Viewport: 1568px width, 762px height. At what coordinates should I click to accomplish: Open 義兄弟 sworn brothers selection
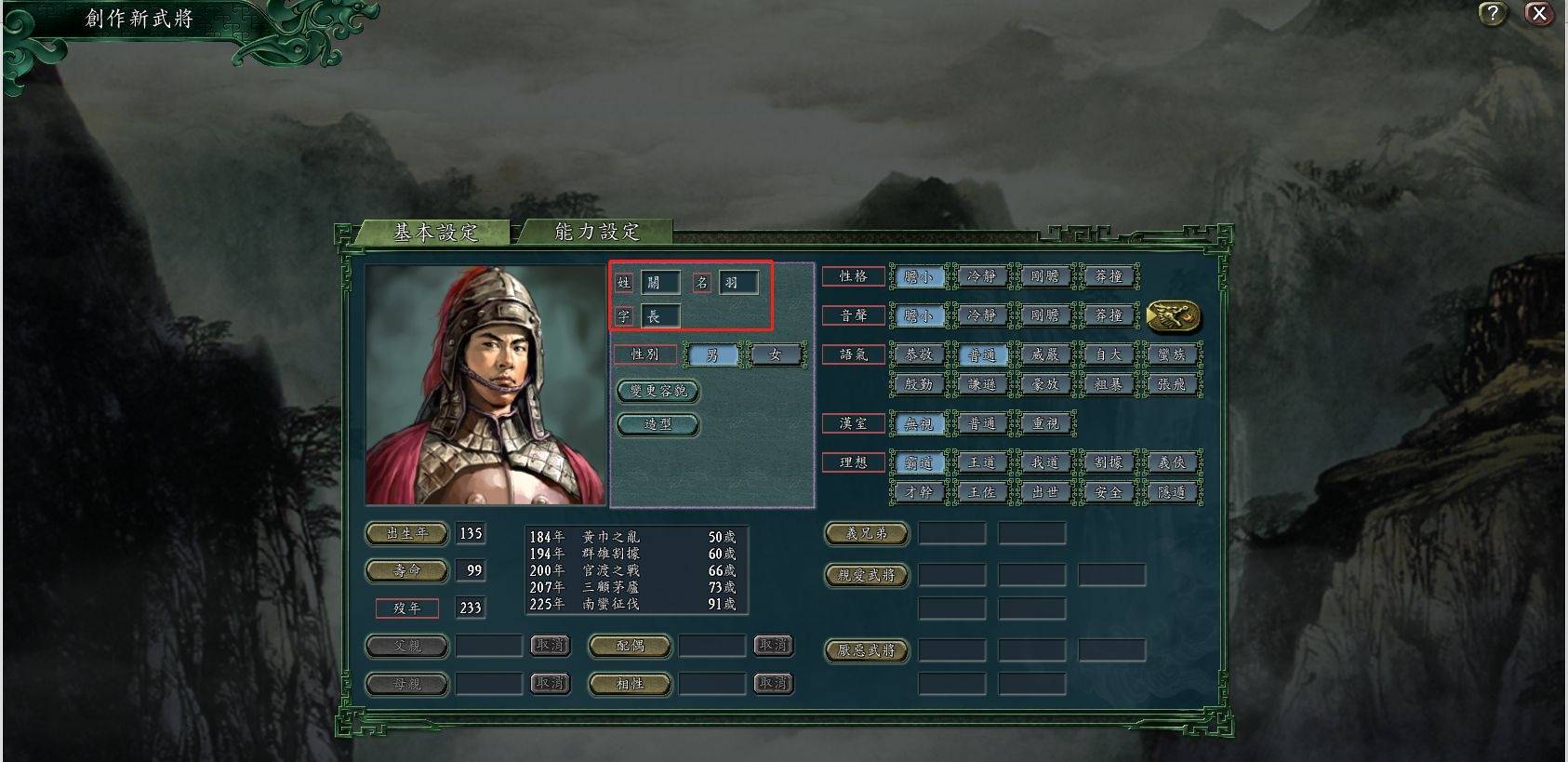[865, 533]
